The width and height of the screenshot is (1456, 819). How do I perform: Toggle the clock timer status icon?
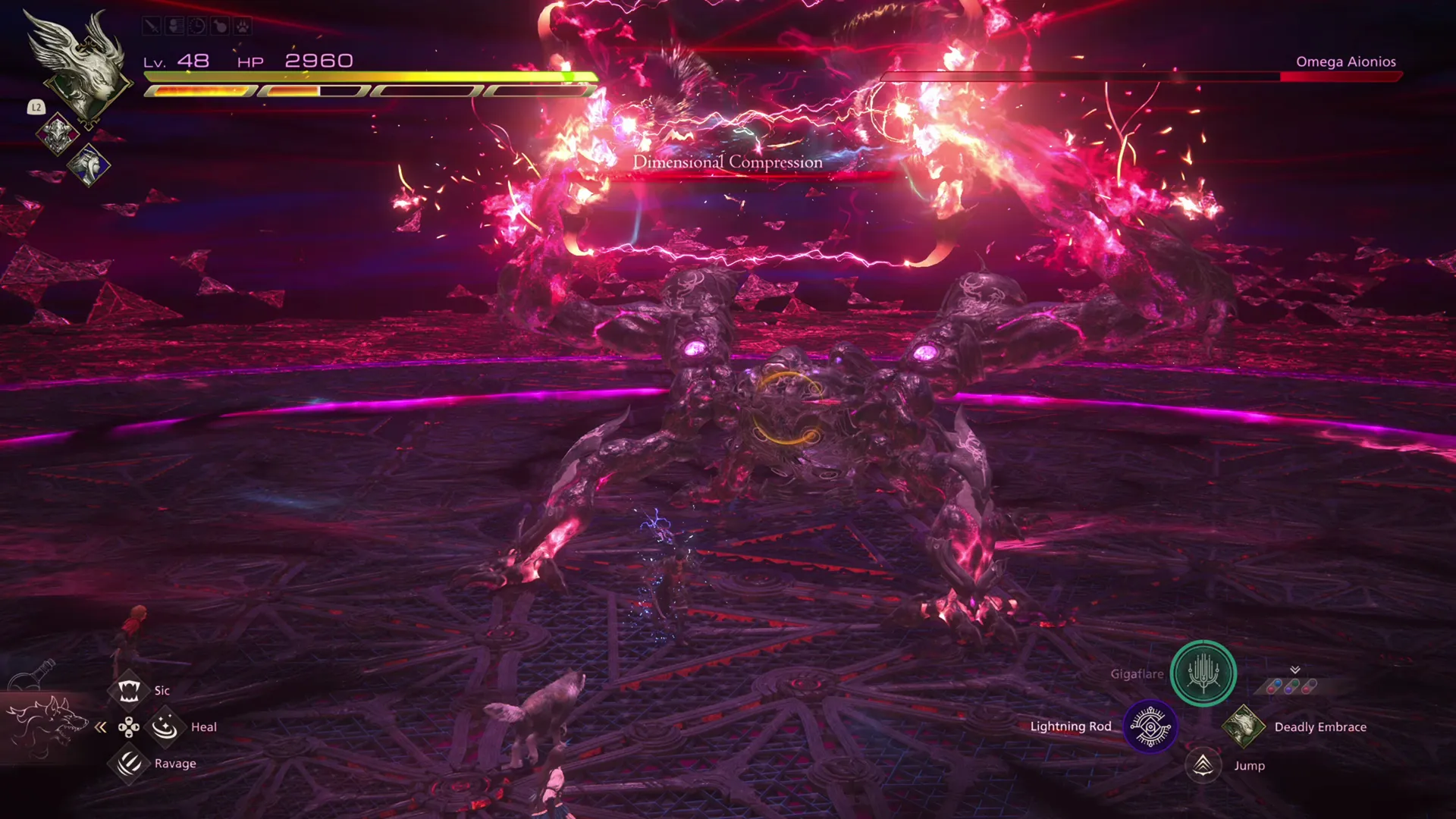[x=196, y=26]
